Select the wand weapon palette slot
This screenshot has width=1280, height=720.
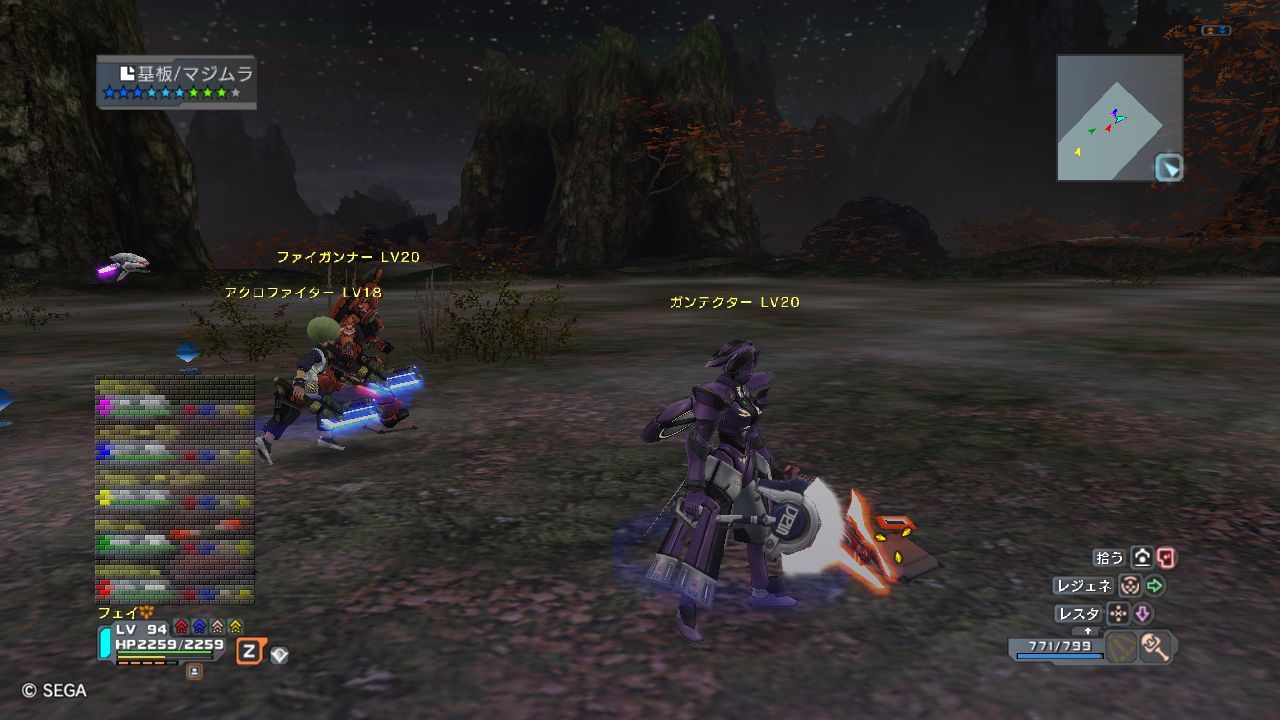tap(1155, 647)
